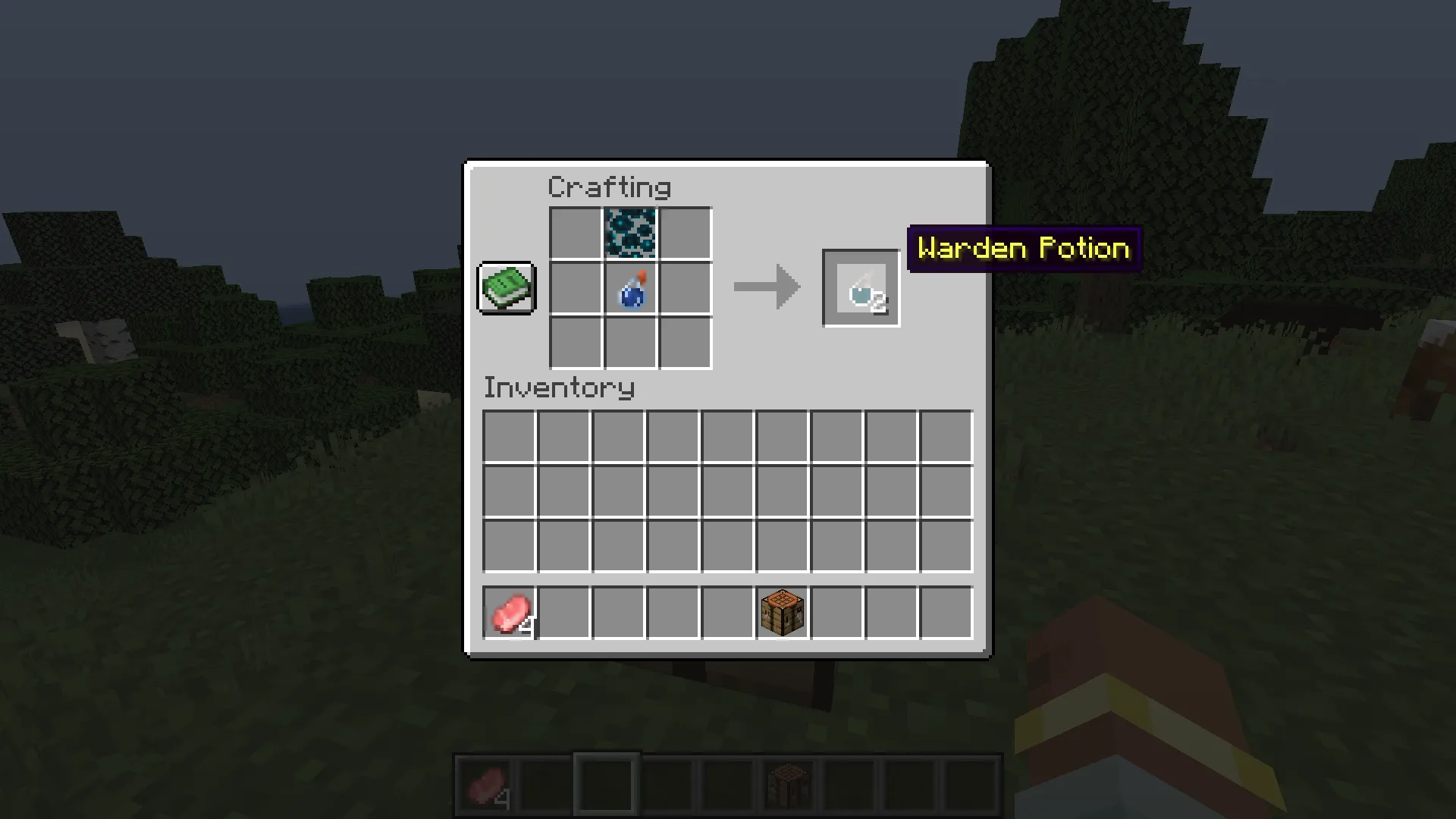Click the Crafting label at the top

[609, 187]
